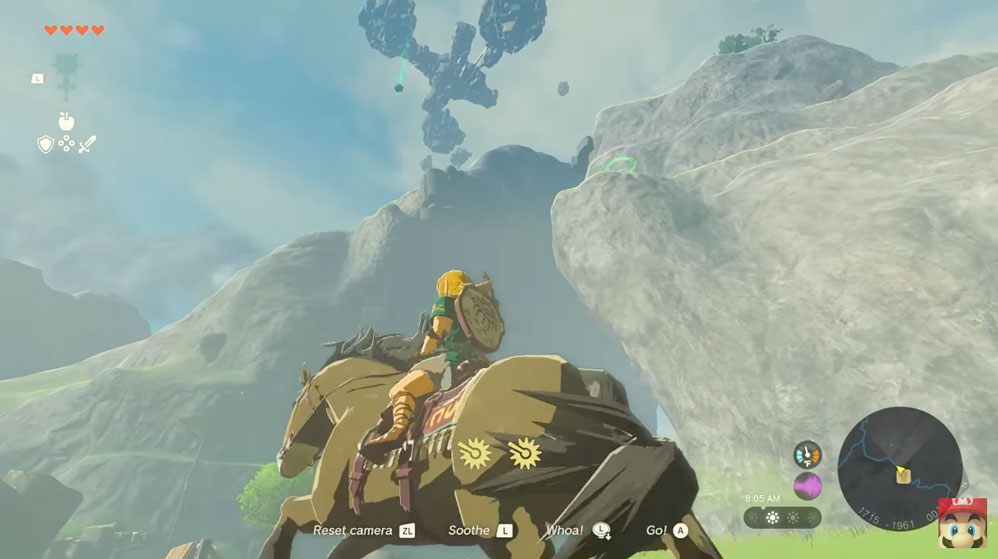The width and height of the screenshot is (998, 559).
Task: Click the four-dot ability selector icon
Action: pyautogui.click(x=66, y=144)
